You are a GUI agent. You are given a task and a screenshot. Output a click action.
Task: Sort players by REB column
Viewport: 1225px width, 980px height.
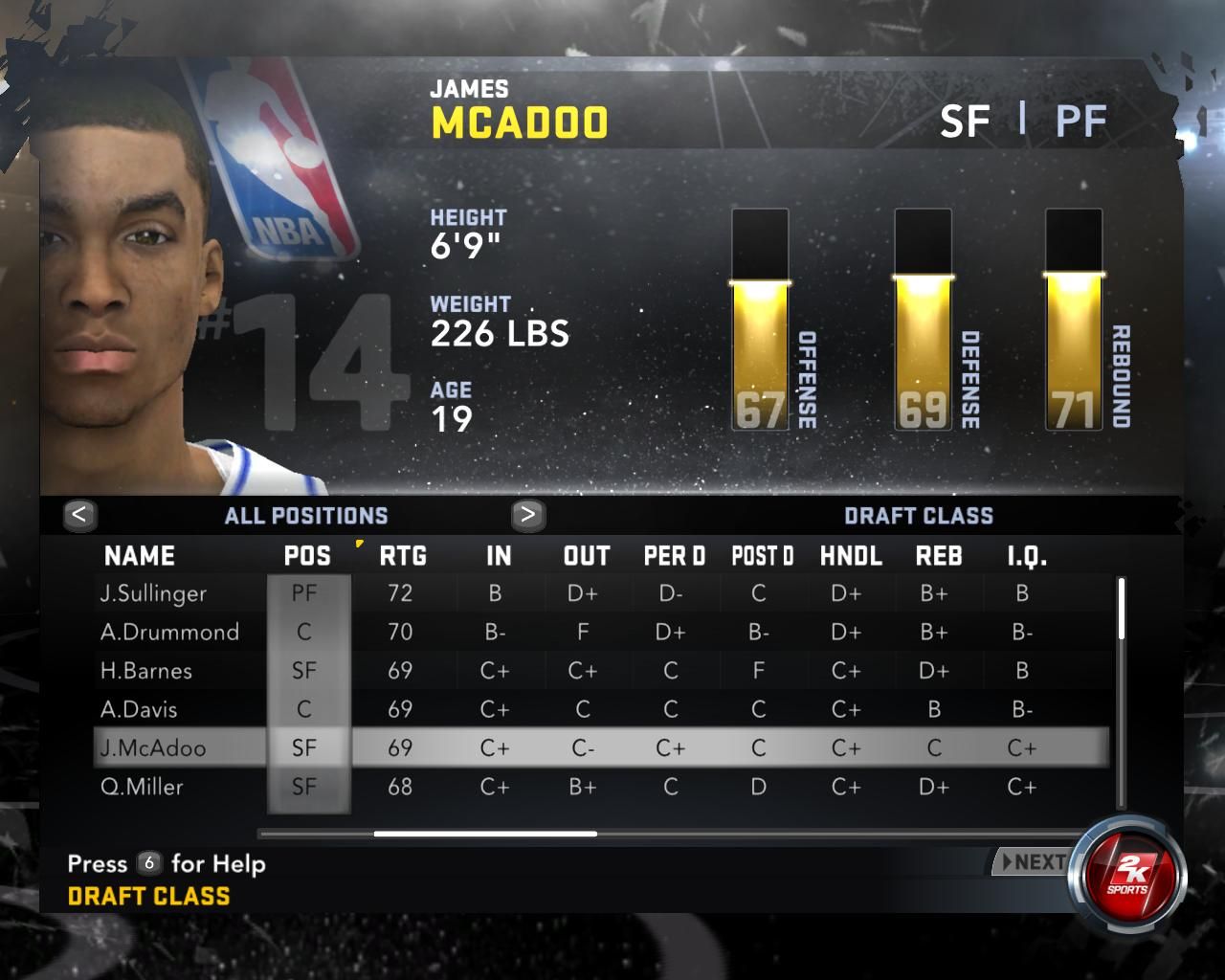[x=939, y=556]
